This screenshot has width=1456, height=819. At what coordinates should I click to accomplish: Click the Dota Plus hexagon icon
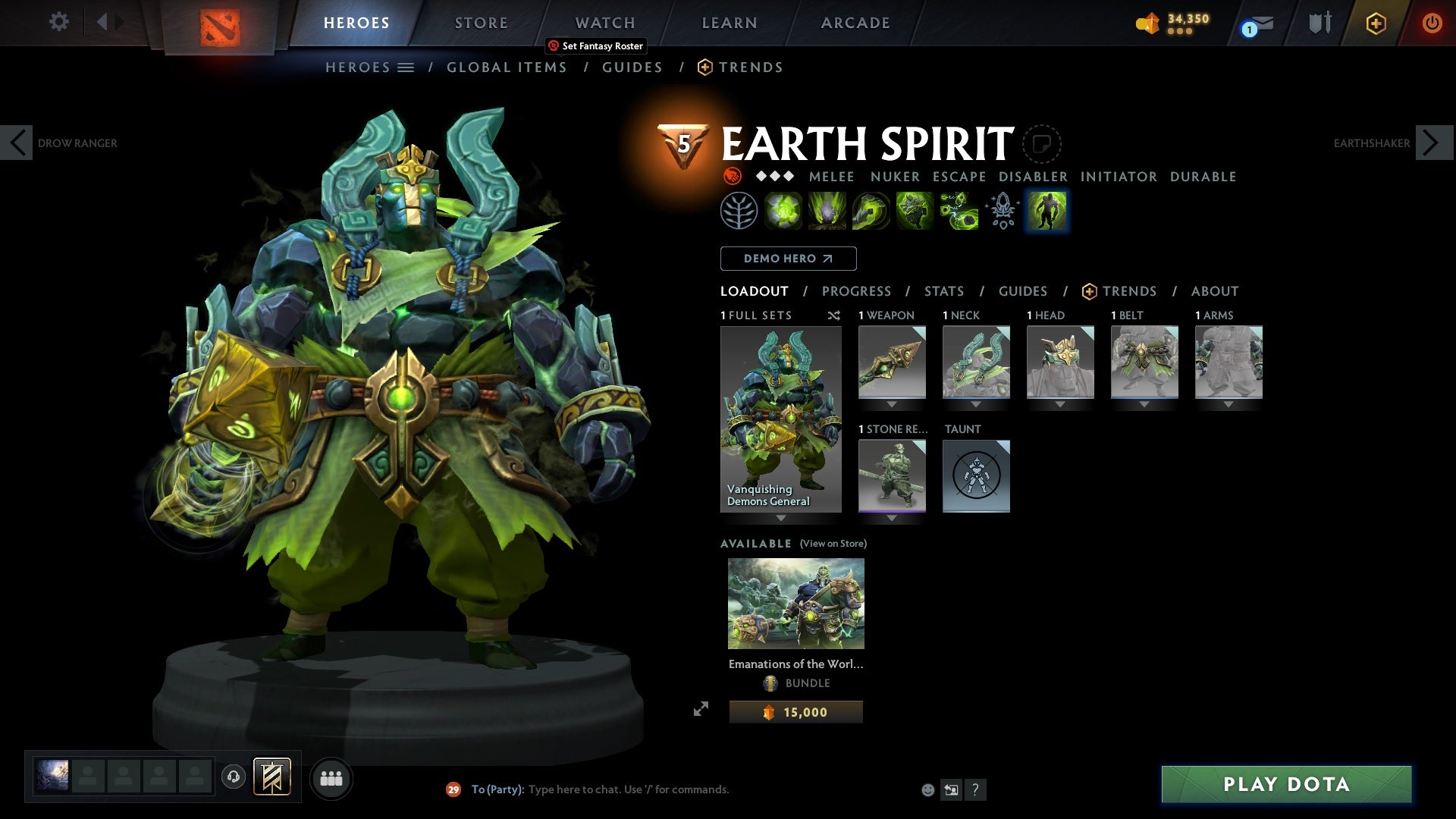point(1376,23)
